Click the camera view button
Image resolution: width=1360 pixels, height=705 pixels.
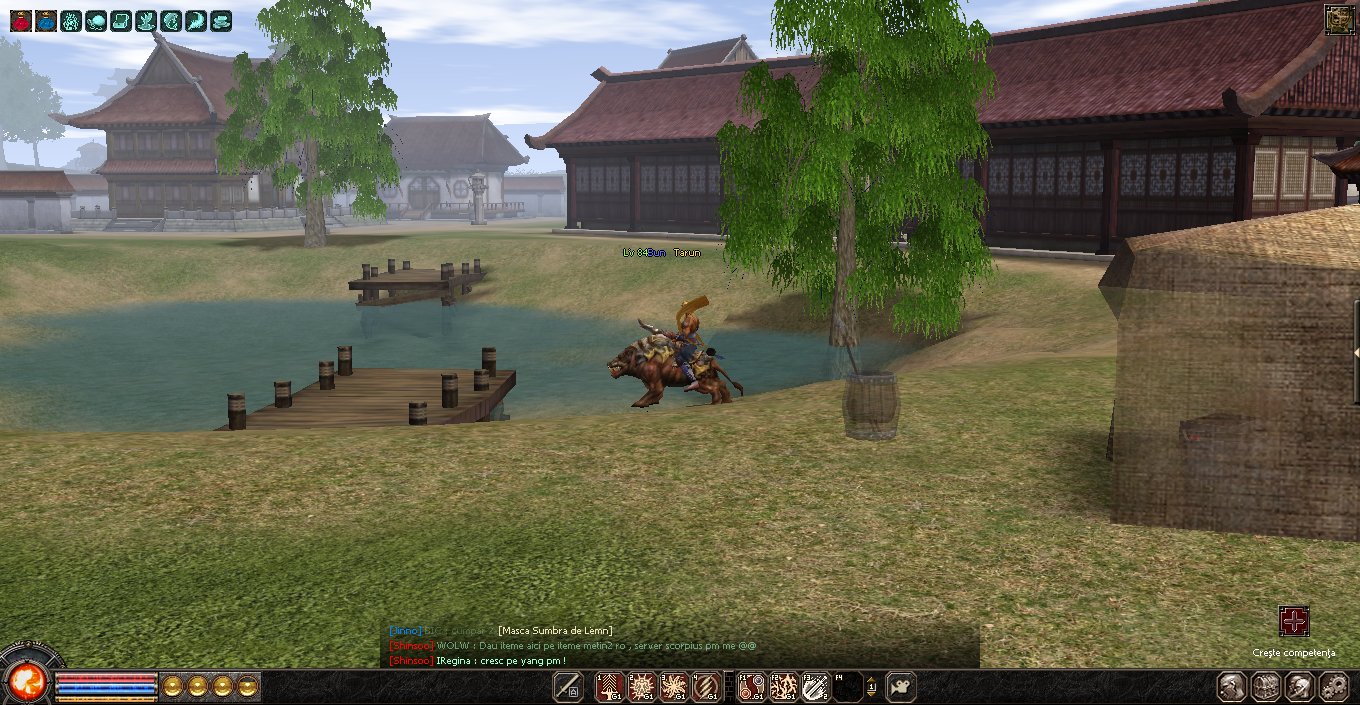tap(901, 687)
